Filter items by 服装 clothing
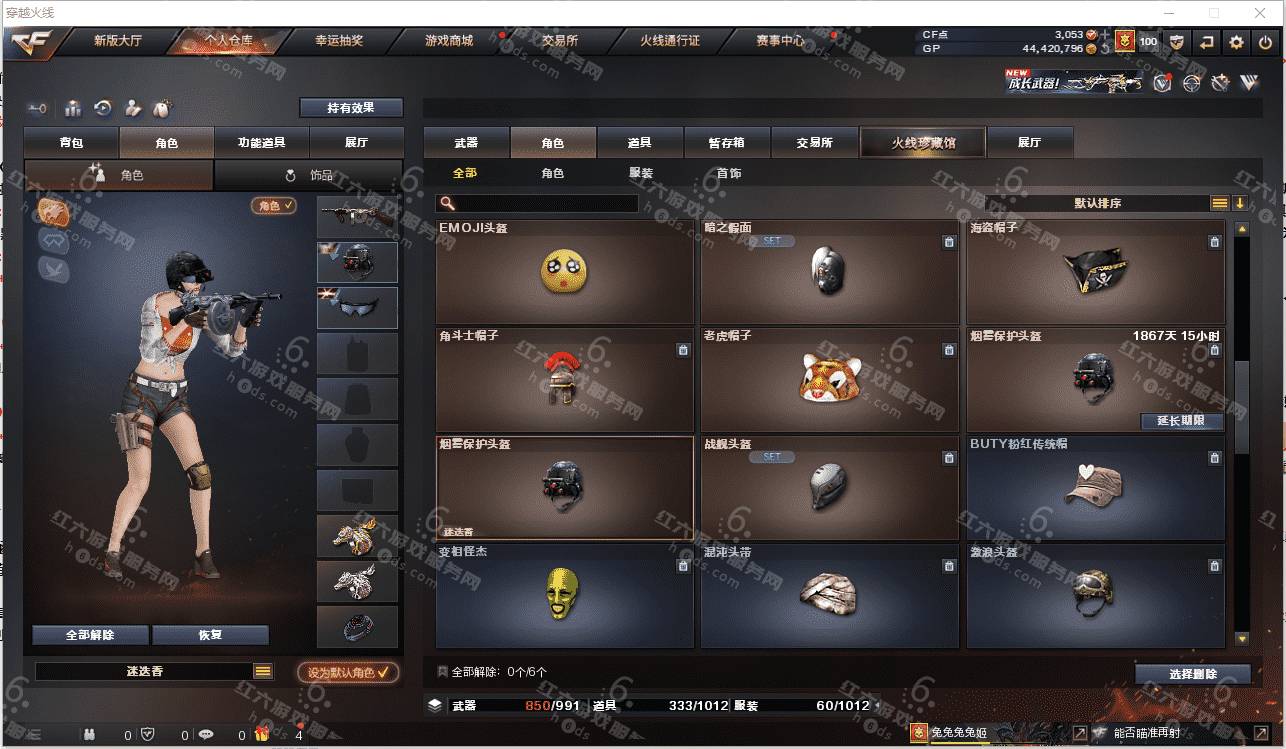This screenshot has height=749, width=1286. [641, 173]
